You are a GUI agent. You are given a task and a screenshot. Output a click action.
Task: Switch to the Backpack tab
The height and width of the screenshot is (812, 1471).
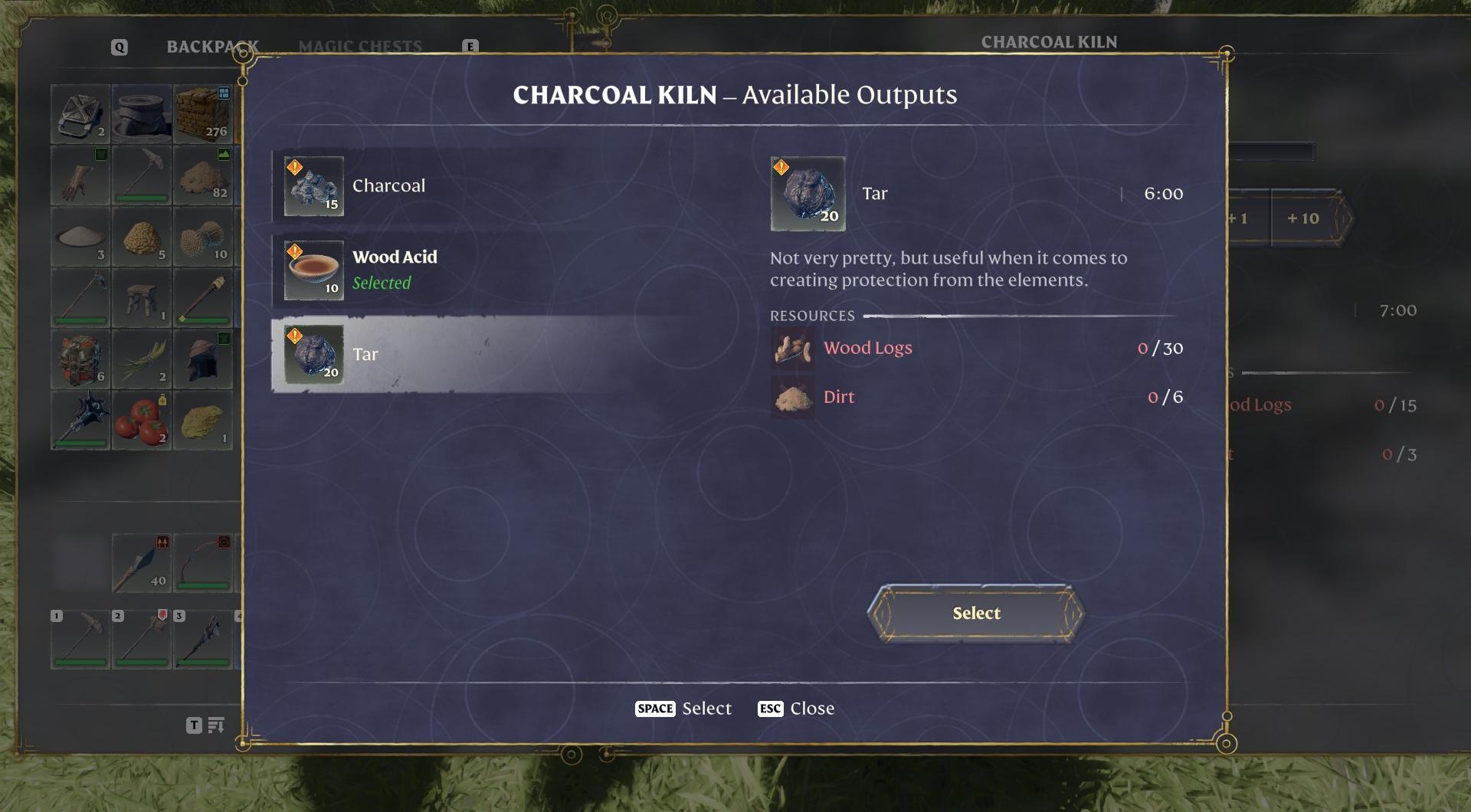pyautogui.click(x=211, y=47)
